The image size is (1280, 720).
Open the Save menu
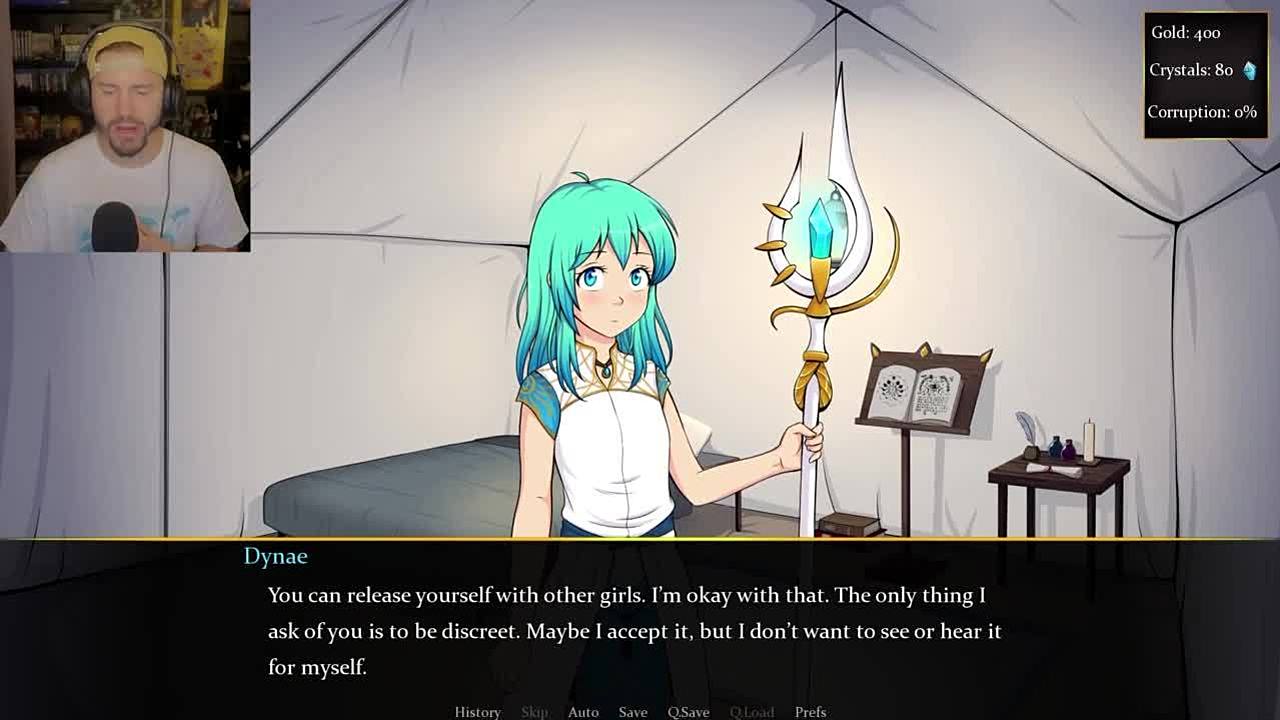tap(632, 711)
